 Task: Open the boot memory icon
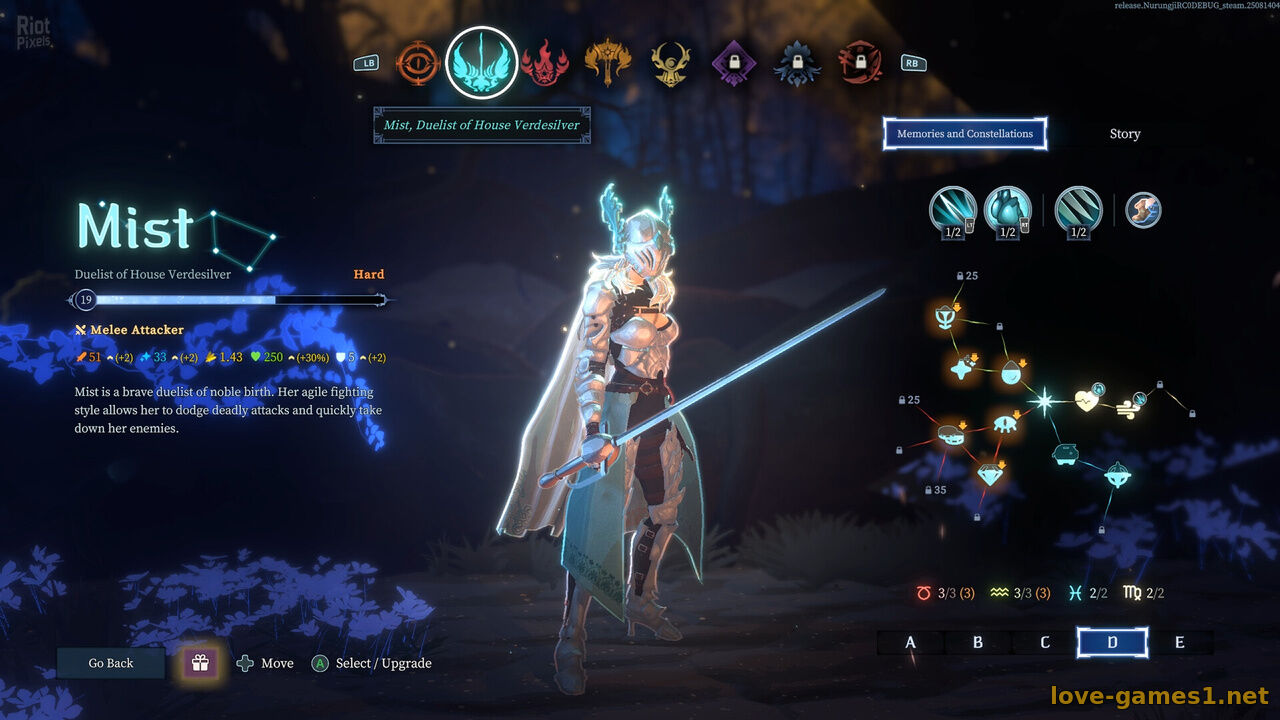pyautogui.click(x=1143, y=209)
